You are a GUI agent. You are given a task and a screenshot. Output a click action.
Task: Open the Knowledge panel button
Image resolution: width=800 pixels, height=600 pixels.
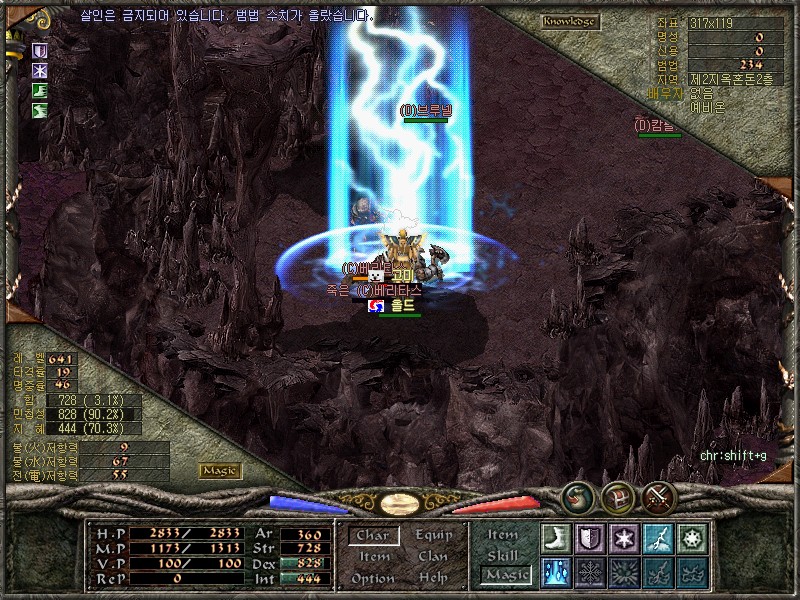click(570, 21)
